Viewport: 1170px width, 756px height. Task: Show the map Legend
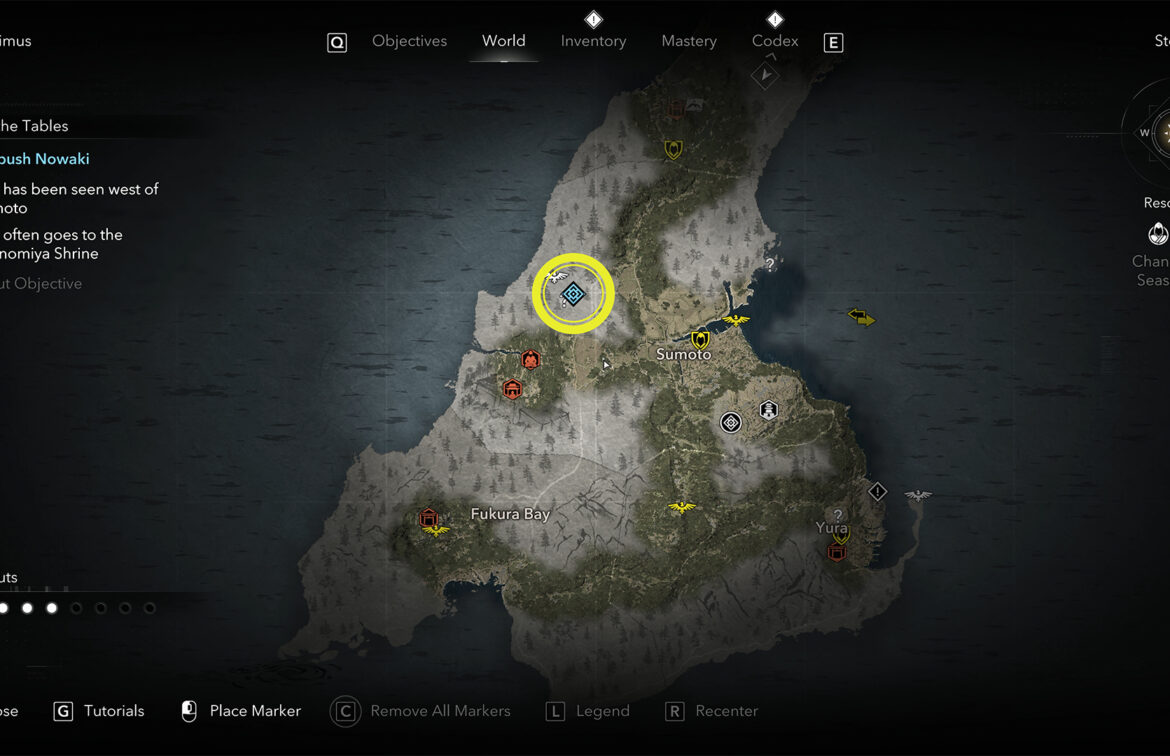pos(602,711)
